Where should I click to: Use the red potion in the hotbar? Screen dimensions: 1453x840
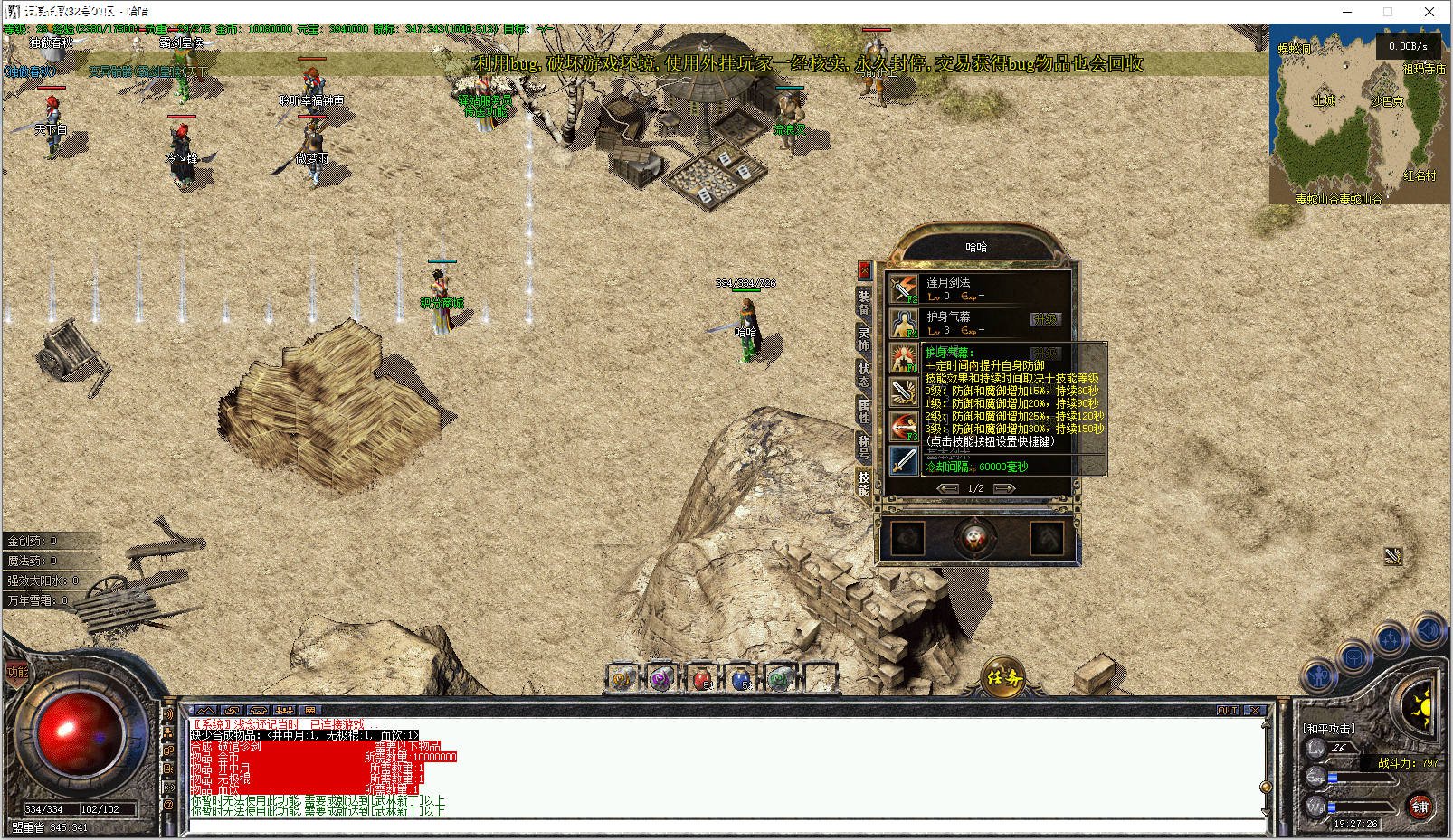point(702,678)
